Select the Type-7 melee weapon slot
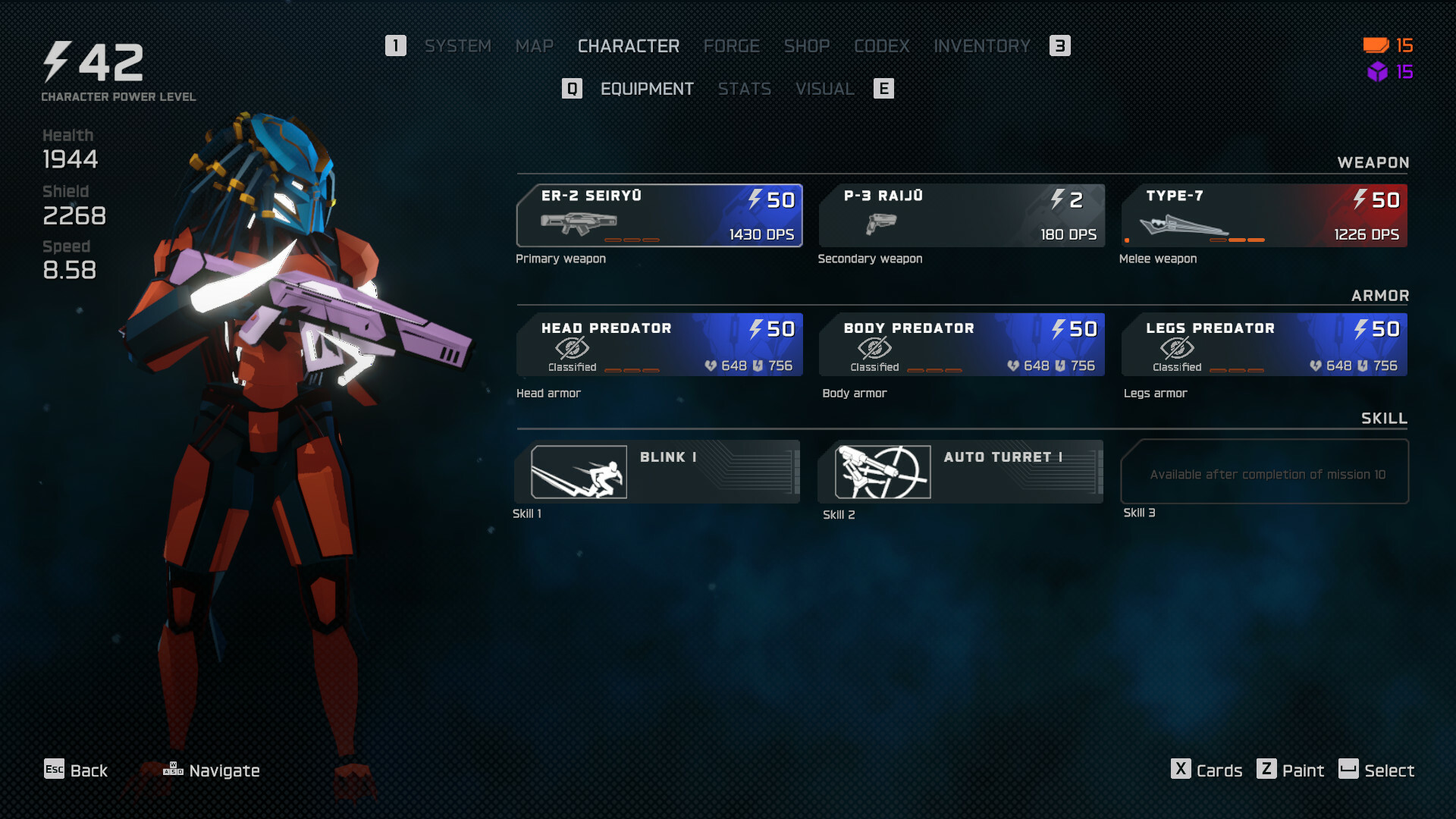Viewport: 1456px width, 819px height. click(x=1263, y=215)
